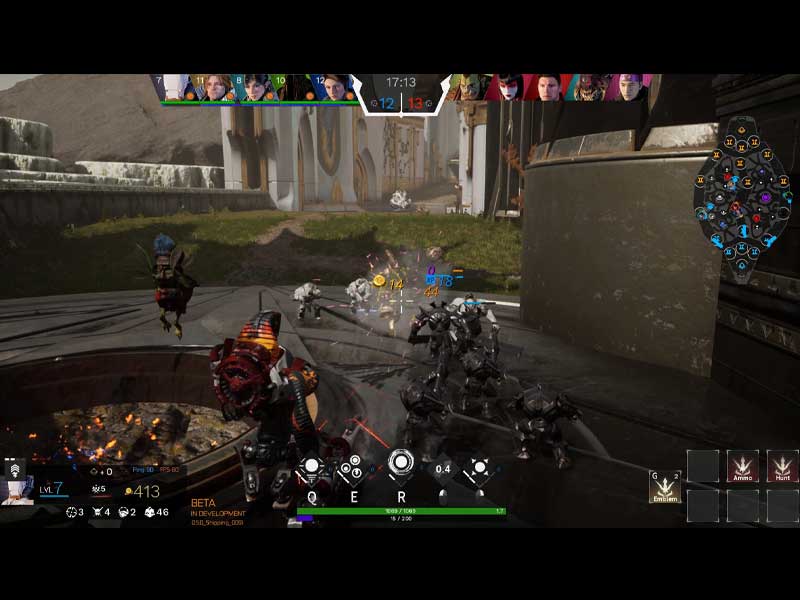Select the Ammo card slot
800x600 pixels.
pyautogui.click(x=742, y=466)
